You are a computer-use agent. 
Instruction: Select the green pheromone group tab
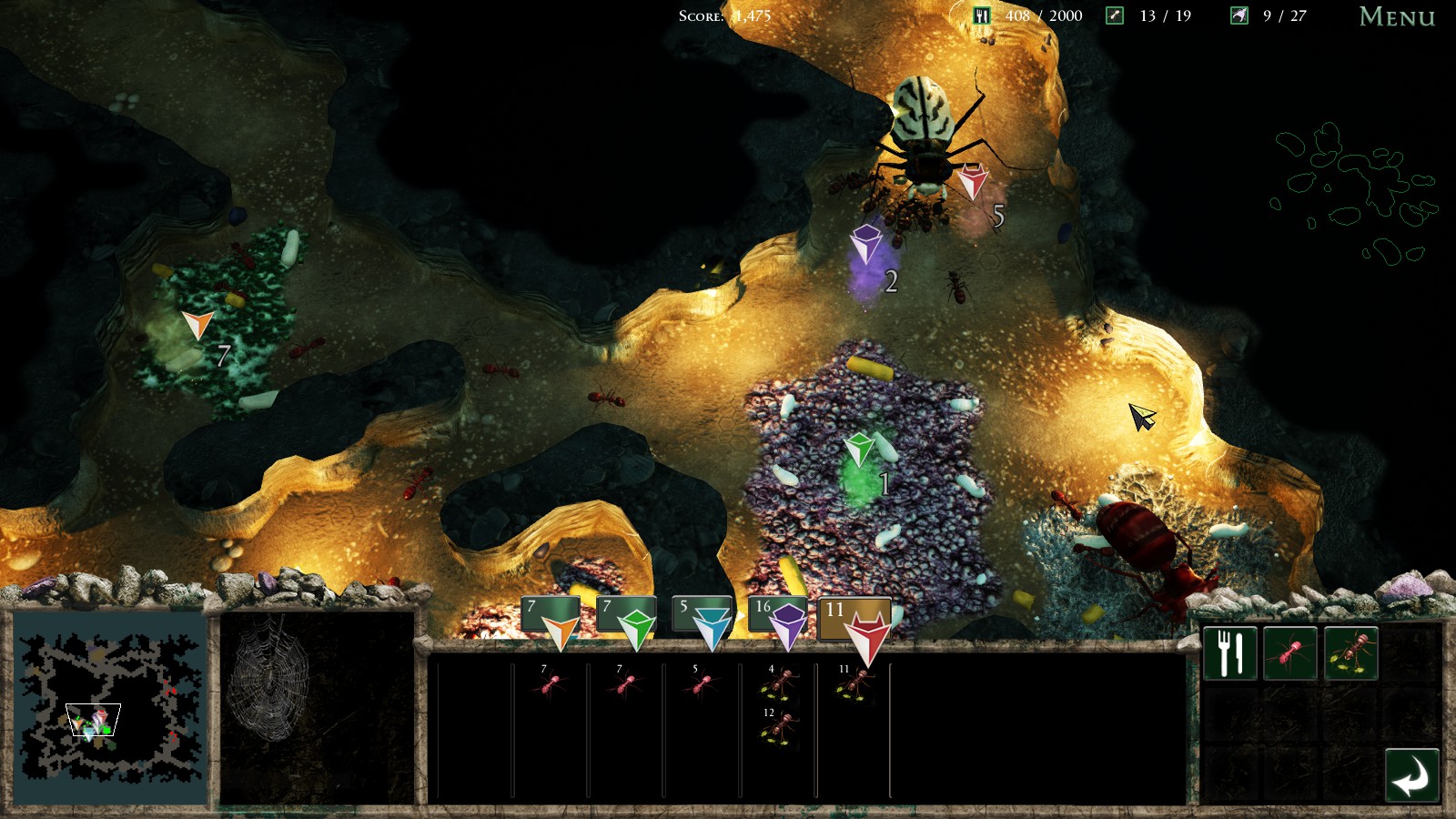[627, 619]
